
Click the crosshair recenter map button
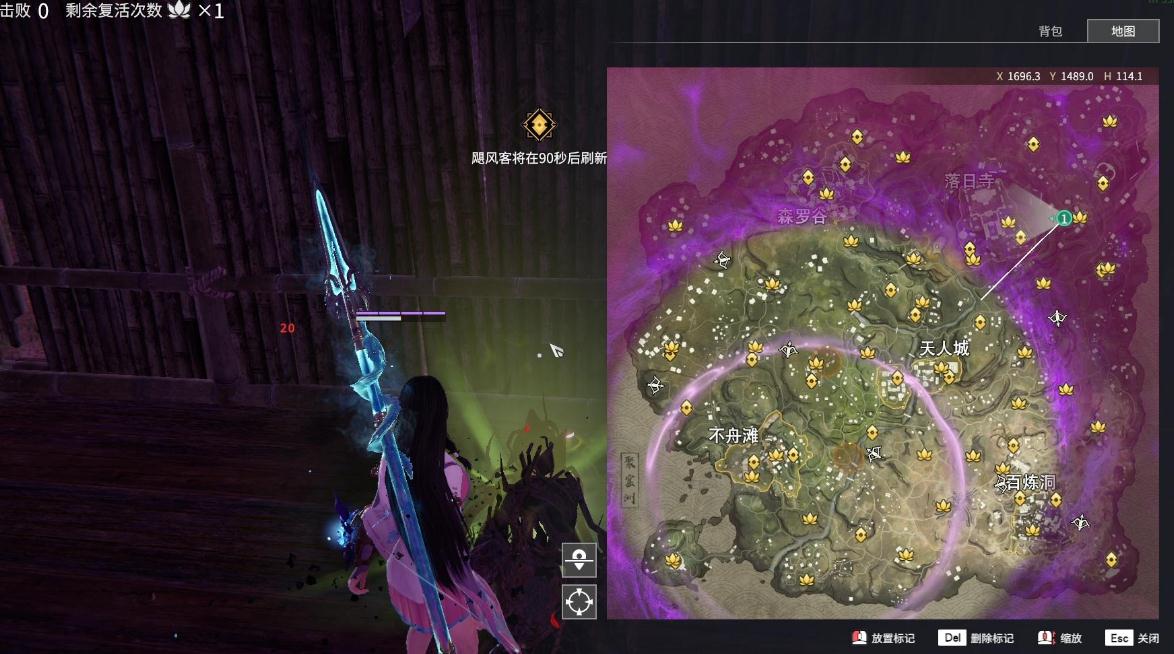tap(579, 602)
